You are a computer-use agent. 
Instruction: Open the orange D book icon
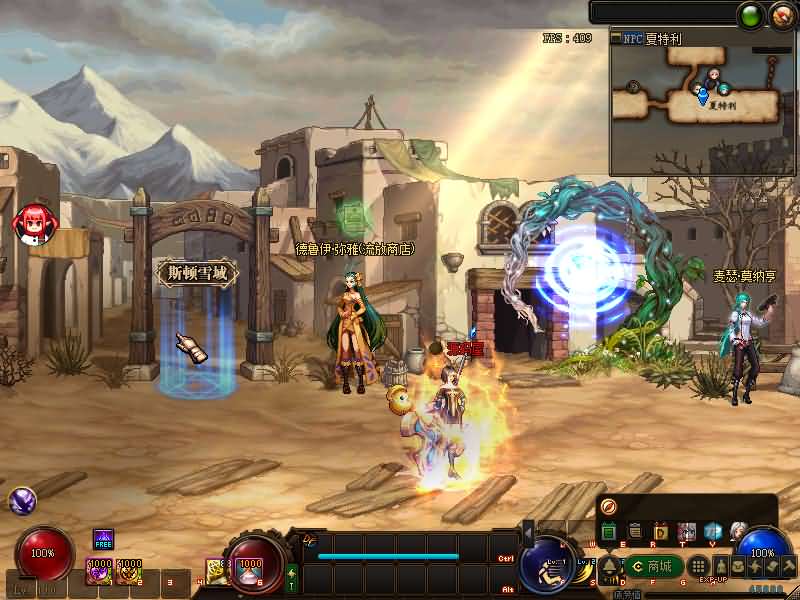click(660, 531)
